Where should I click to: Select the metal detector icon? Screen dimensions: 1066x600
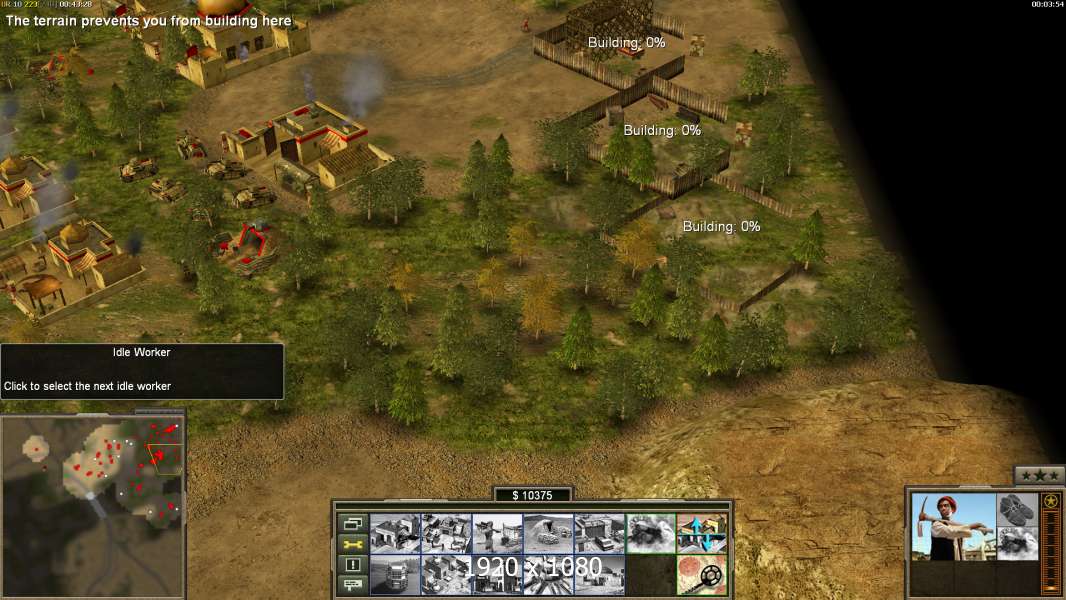(x=702, y=574)
